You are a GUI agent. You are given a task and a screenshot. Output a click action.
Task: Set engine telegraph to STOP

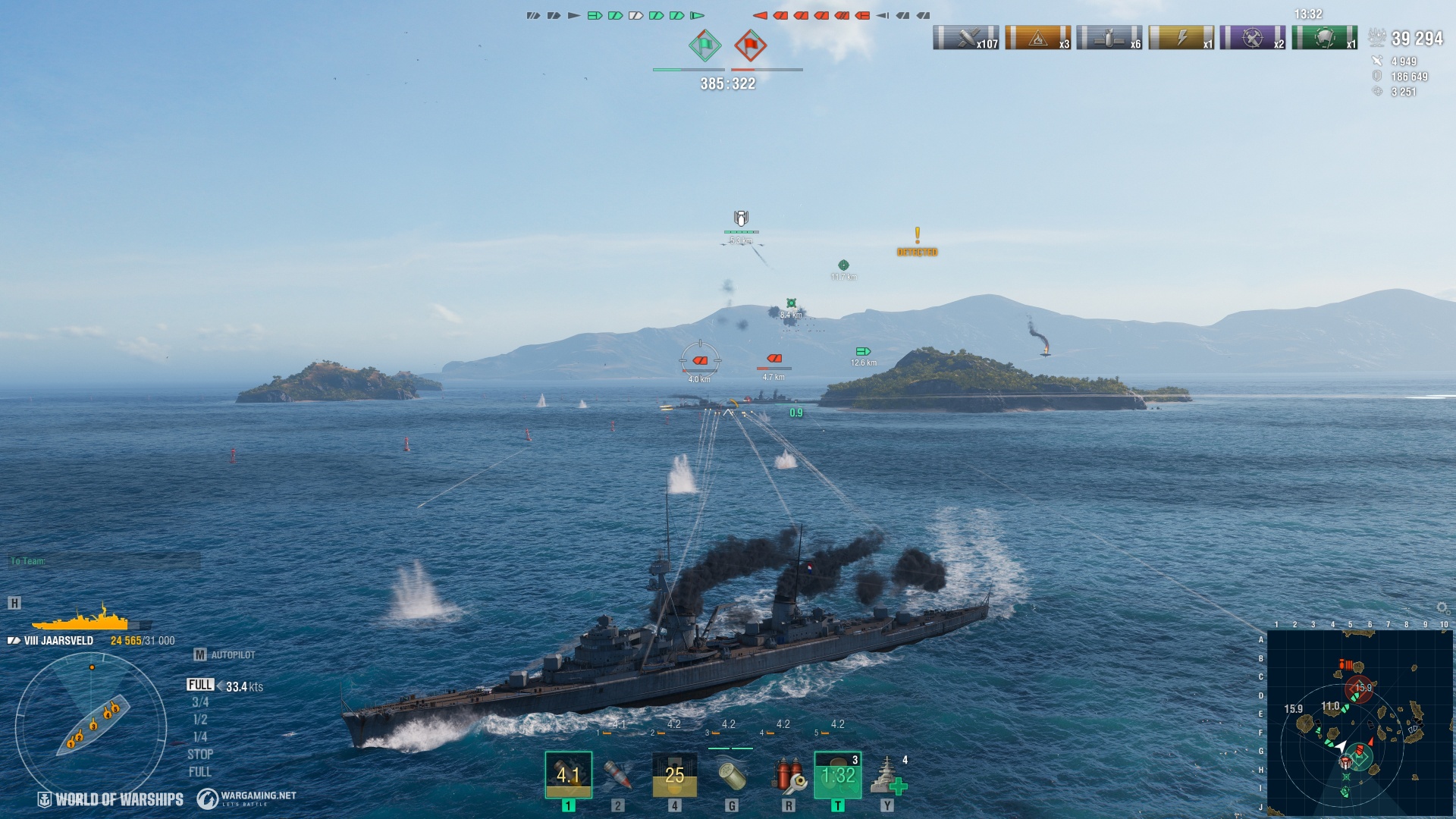200,755
